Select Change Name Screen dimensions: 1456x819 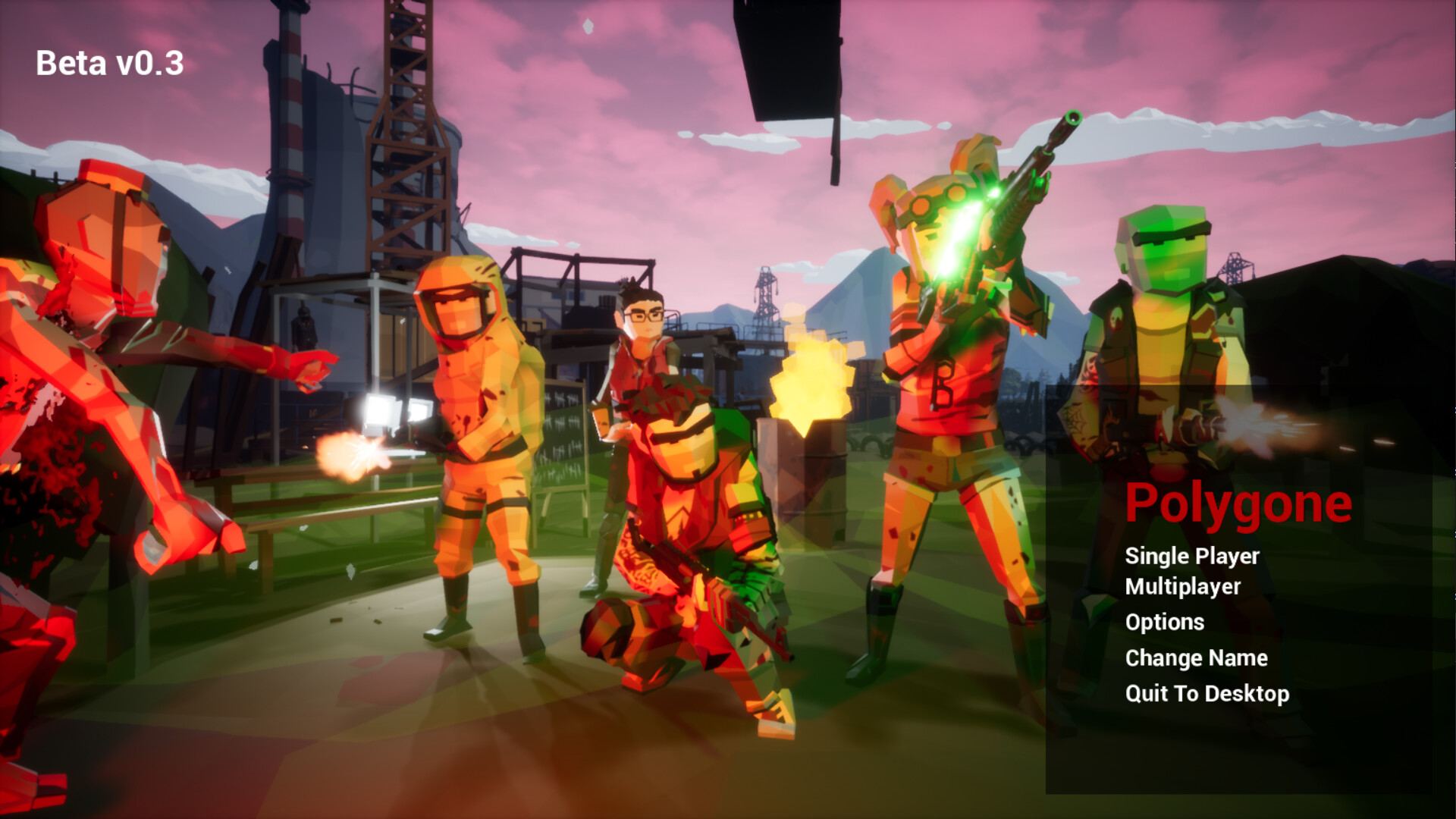click(1196, 657)
